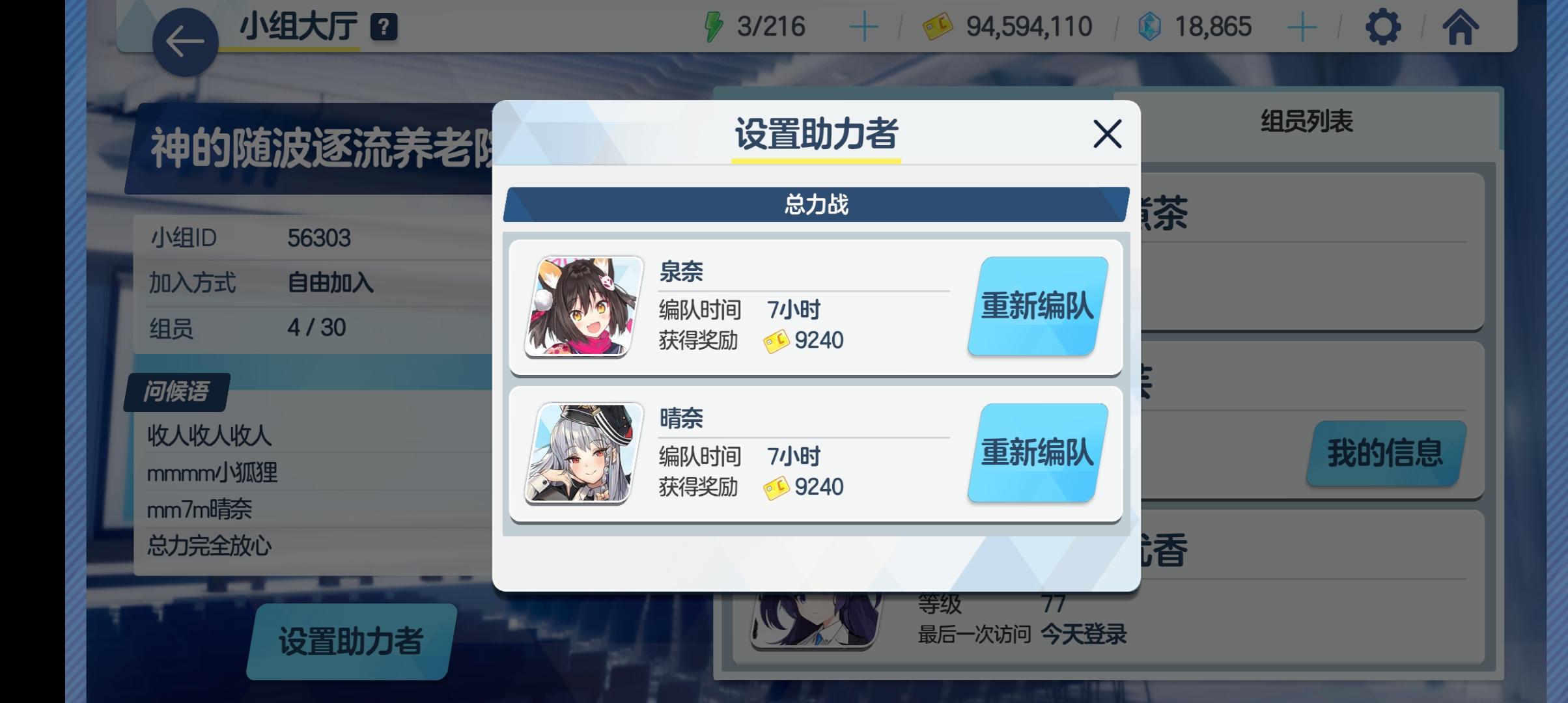Open the 小组大厅 help icon
1568x703 pixels.
coord(384,26)
